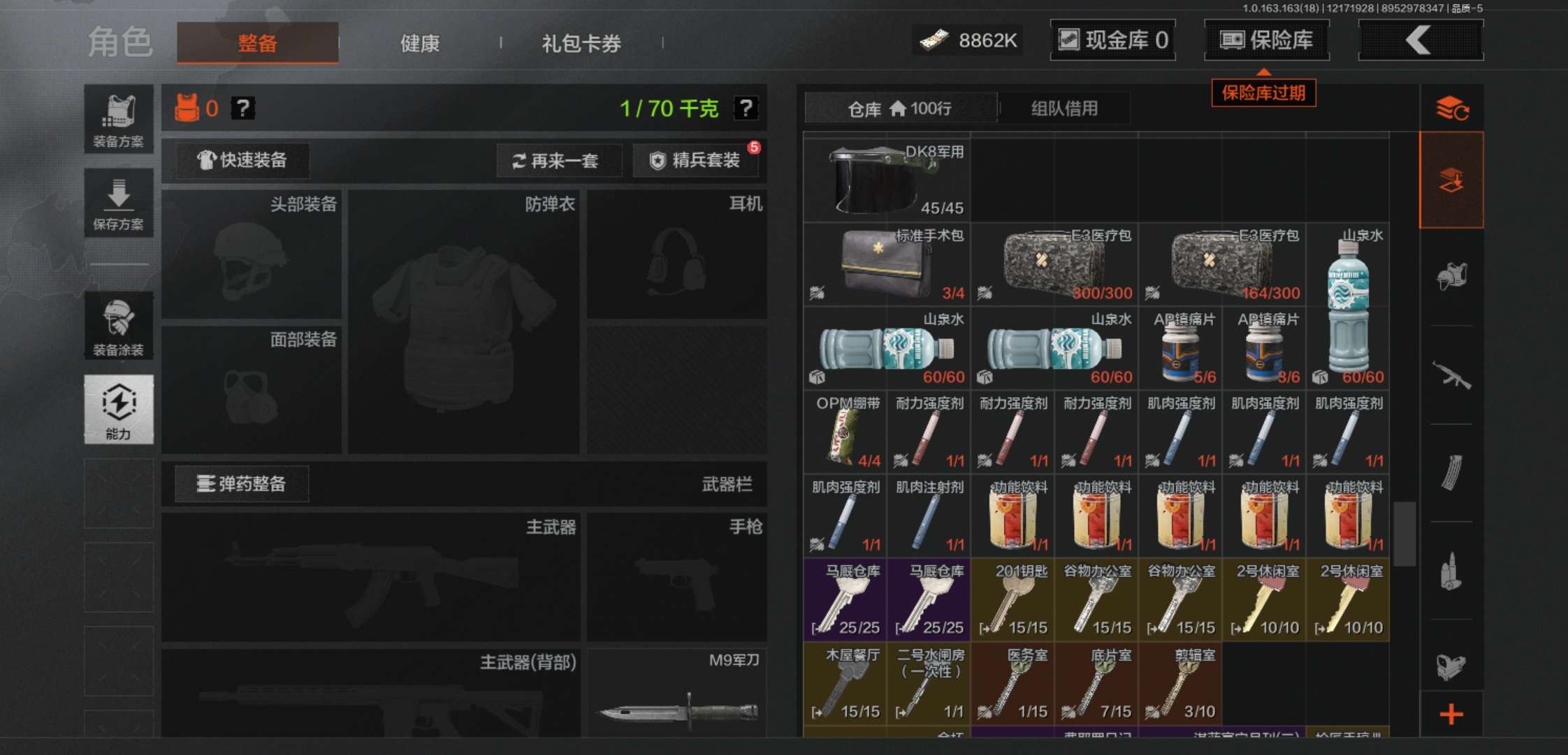Switch to the 健康 tab
1568x755 pixels.
click(419, 43)
